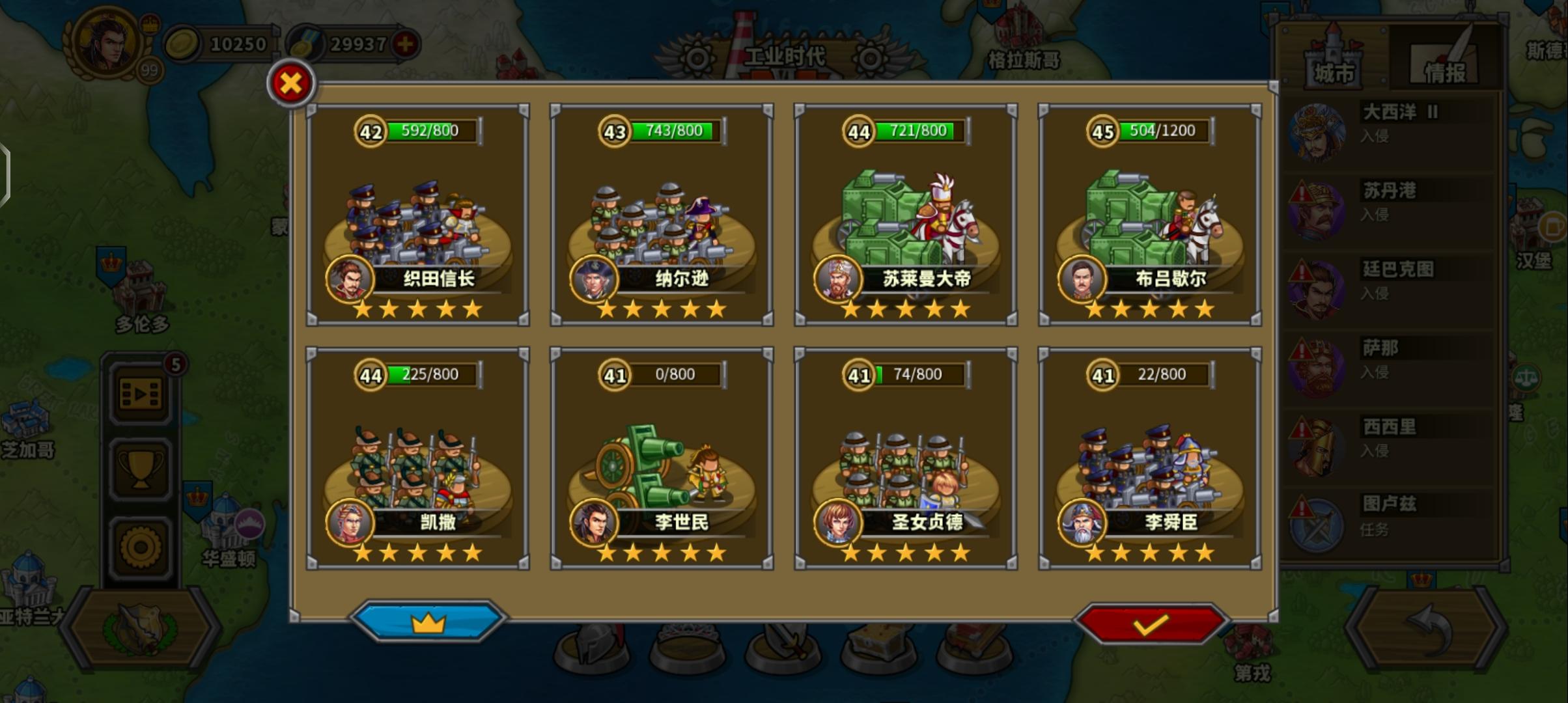Image resolution: width=1568 pixels, height=703 pixels.
Task: Tap the gold plus icon beside 29937 medals
Action: (404, 44)
